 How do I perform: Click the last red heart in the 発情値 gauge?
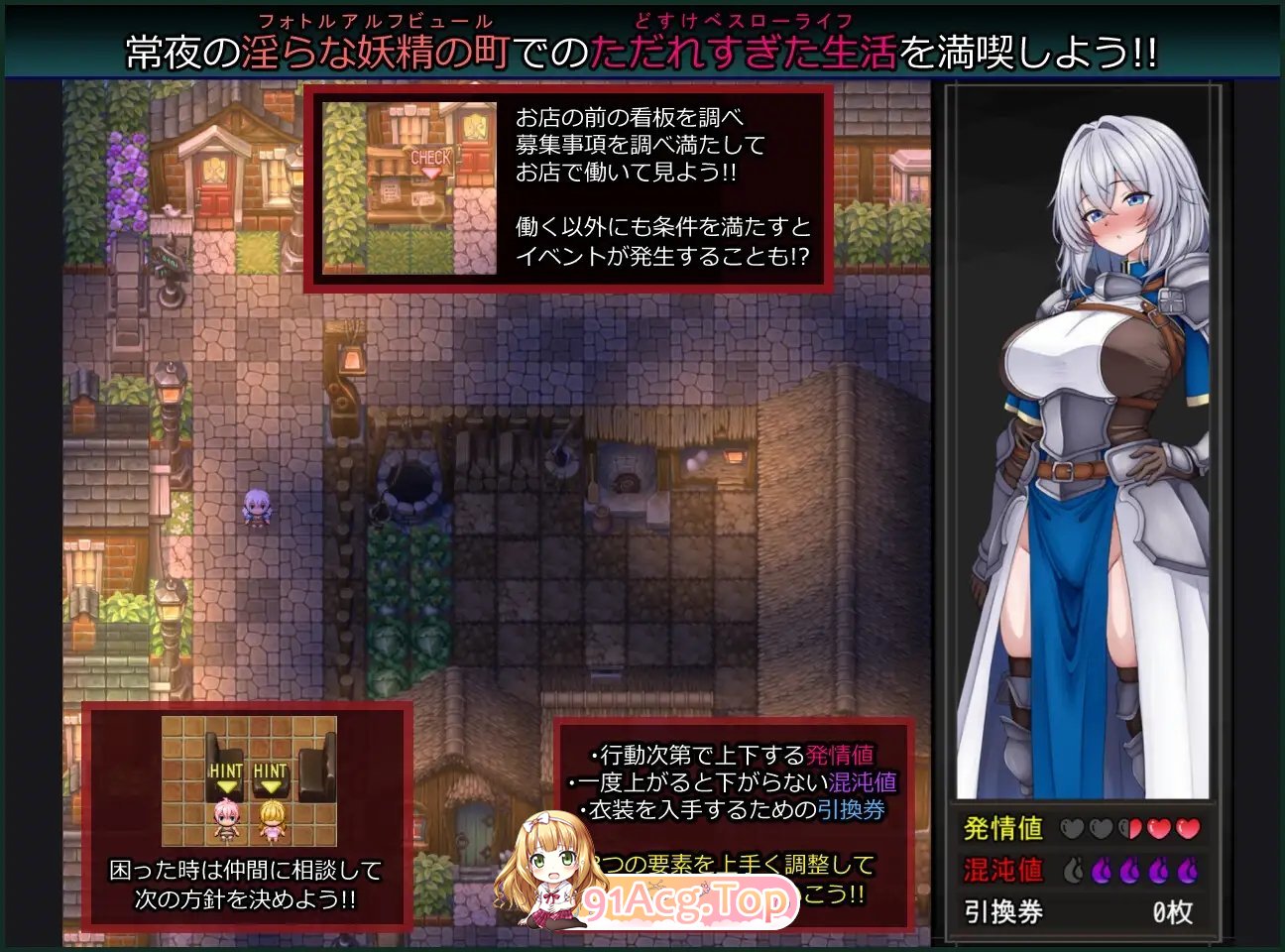1185,829
